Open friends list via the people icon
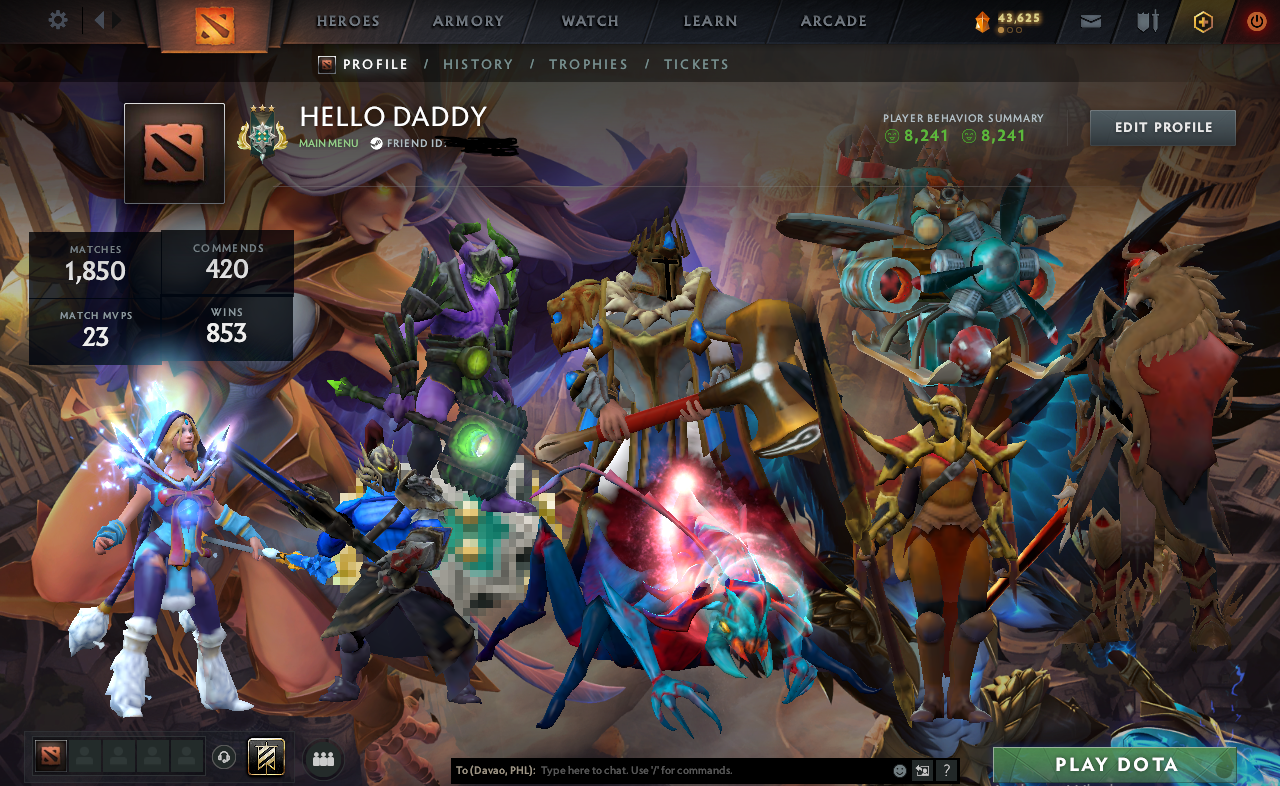 [322, 759]
